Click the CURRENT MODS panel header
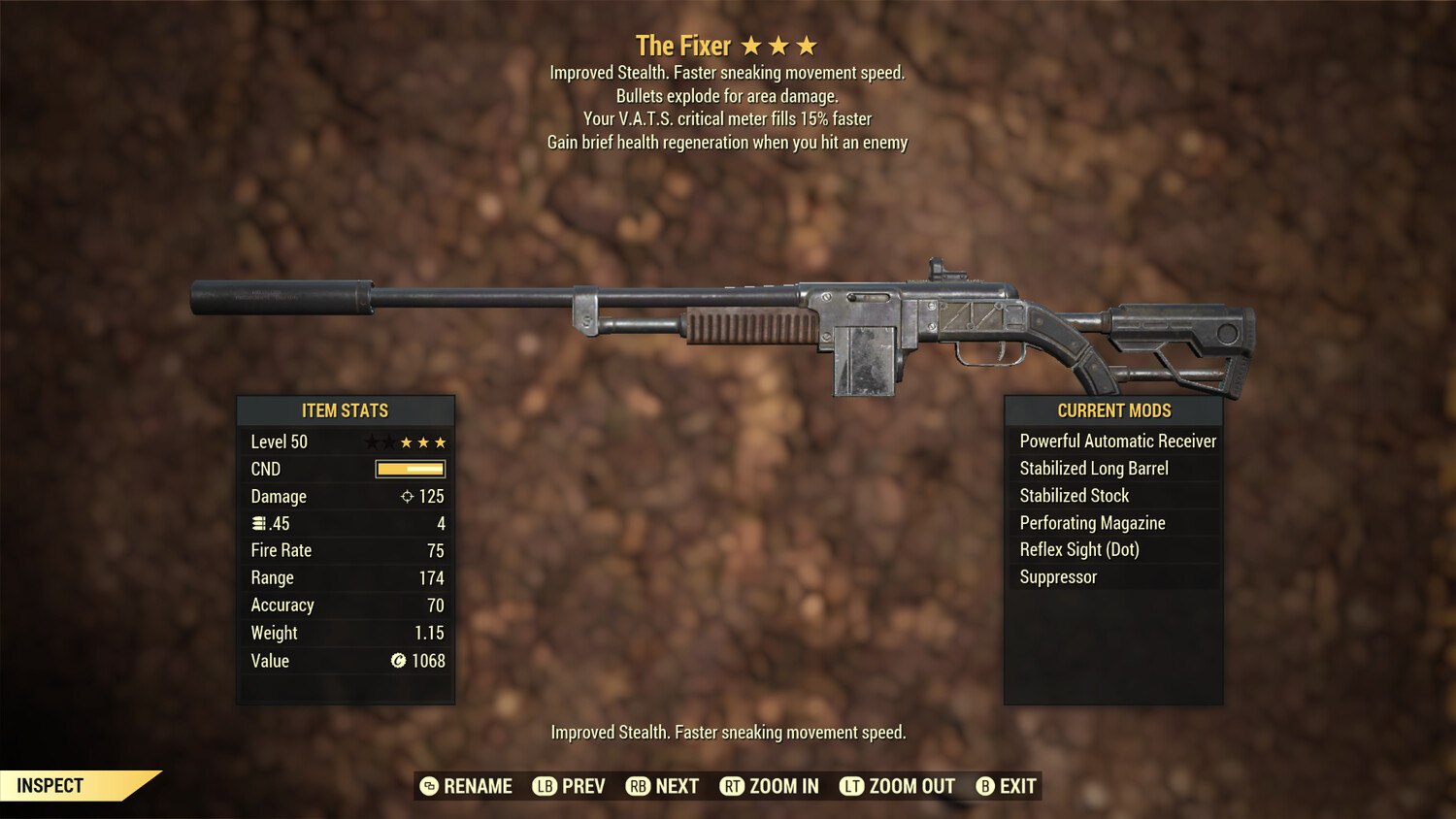Image resolution: width=1456 pixels, height=819 pixels. (1113, 410)
